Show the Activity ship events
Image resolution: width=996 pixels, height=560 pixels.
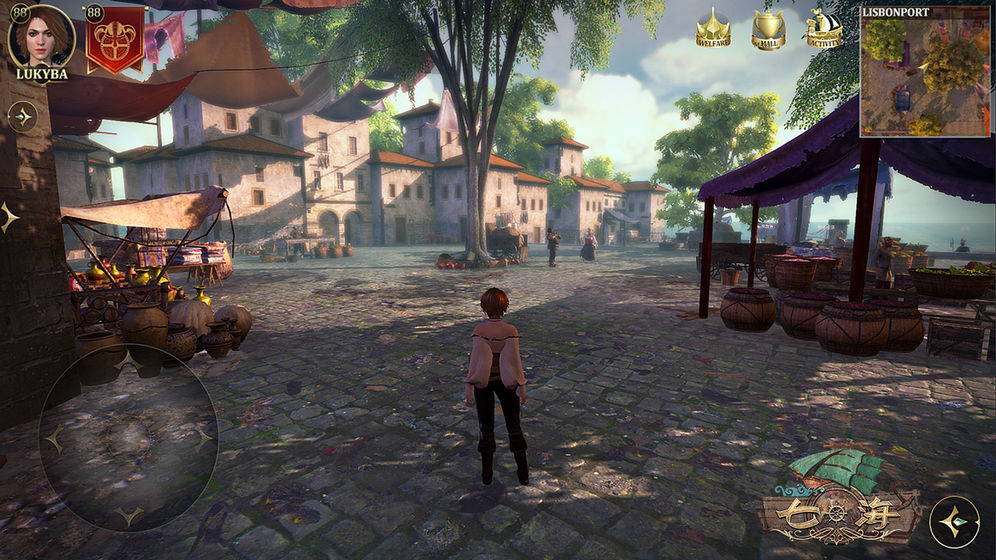[823, 28]
